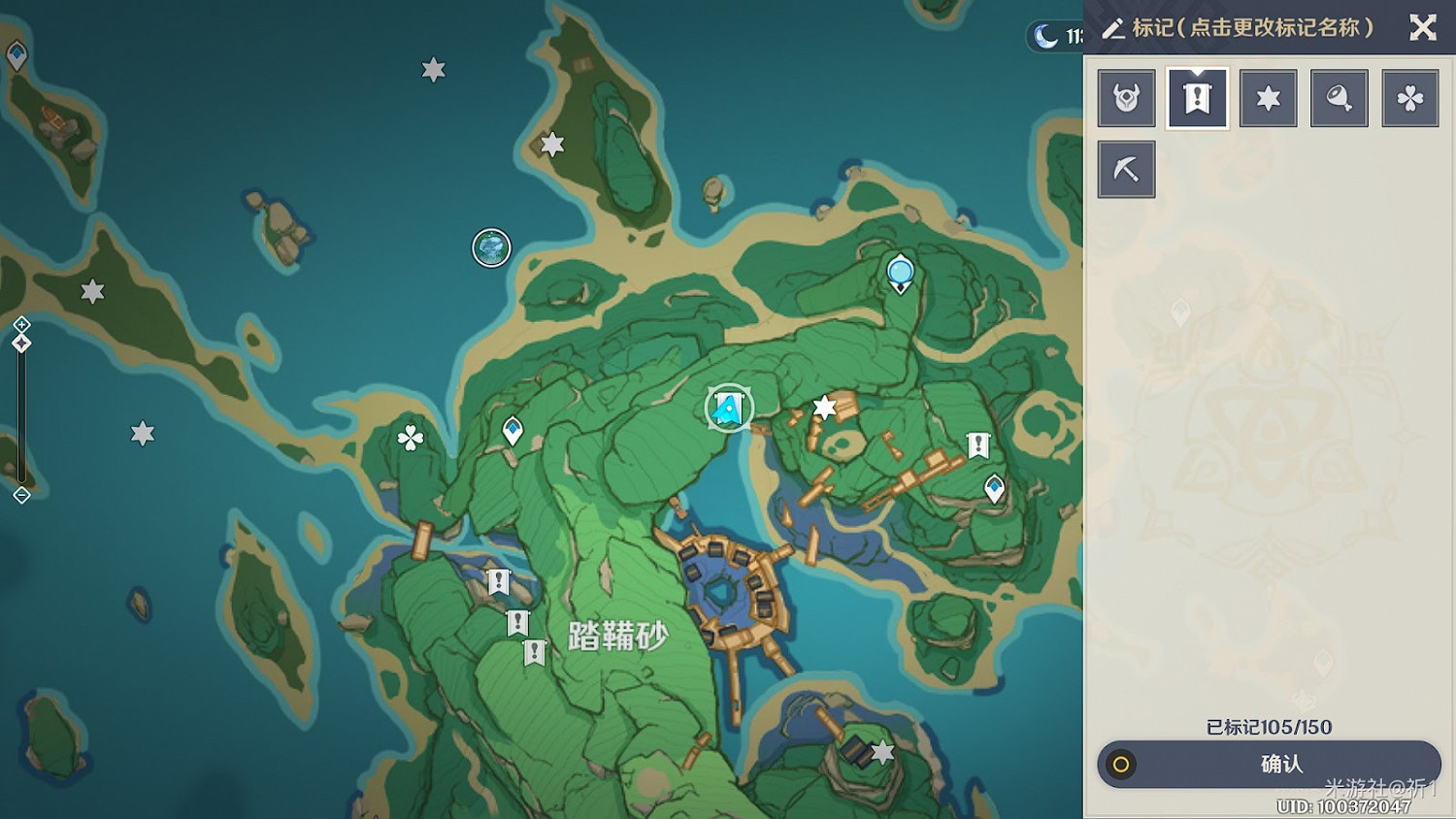The image size is (1456, 819).
Task: Click the pencil edit icon beside 标记 title
Action: [1112, 28]
